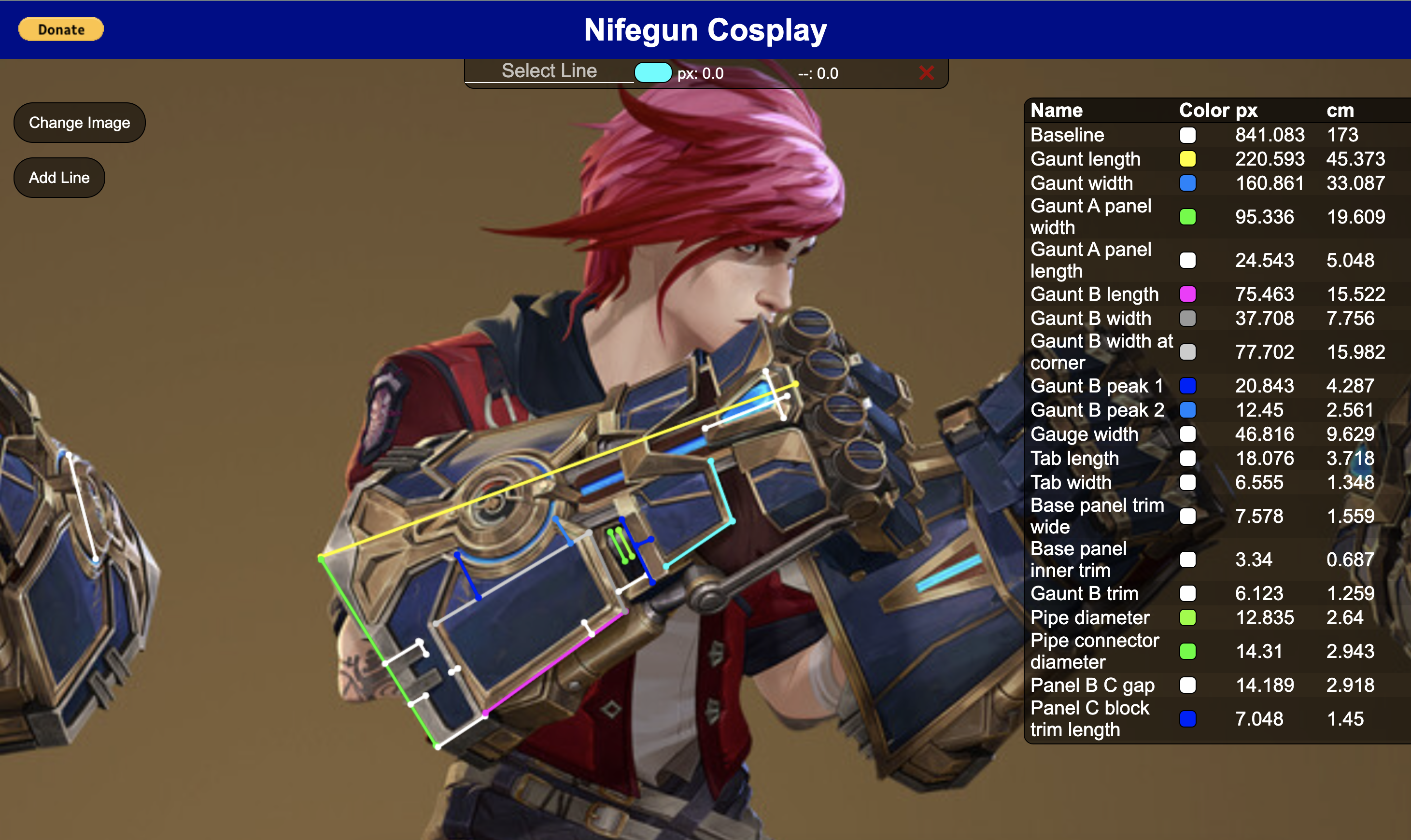The width and height of the screenshot is (1411, 840).
Task: Click the blue Panel C block trim length swatch
Action: point(1188,719)
